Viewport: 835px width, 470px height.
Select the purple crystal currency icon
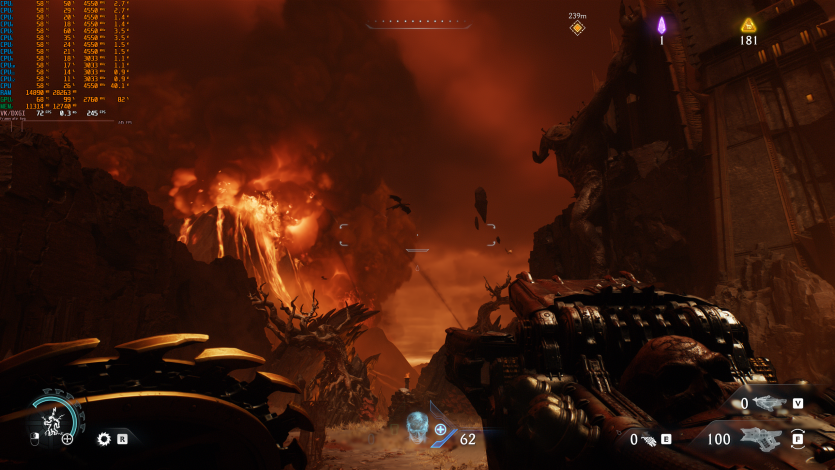point(661,25)
